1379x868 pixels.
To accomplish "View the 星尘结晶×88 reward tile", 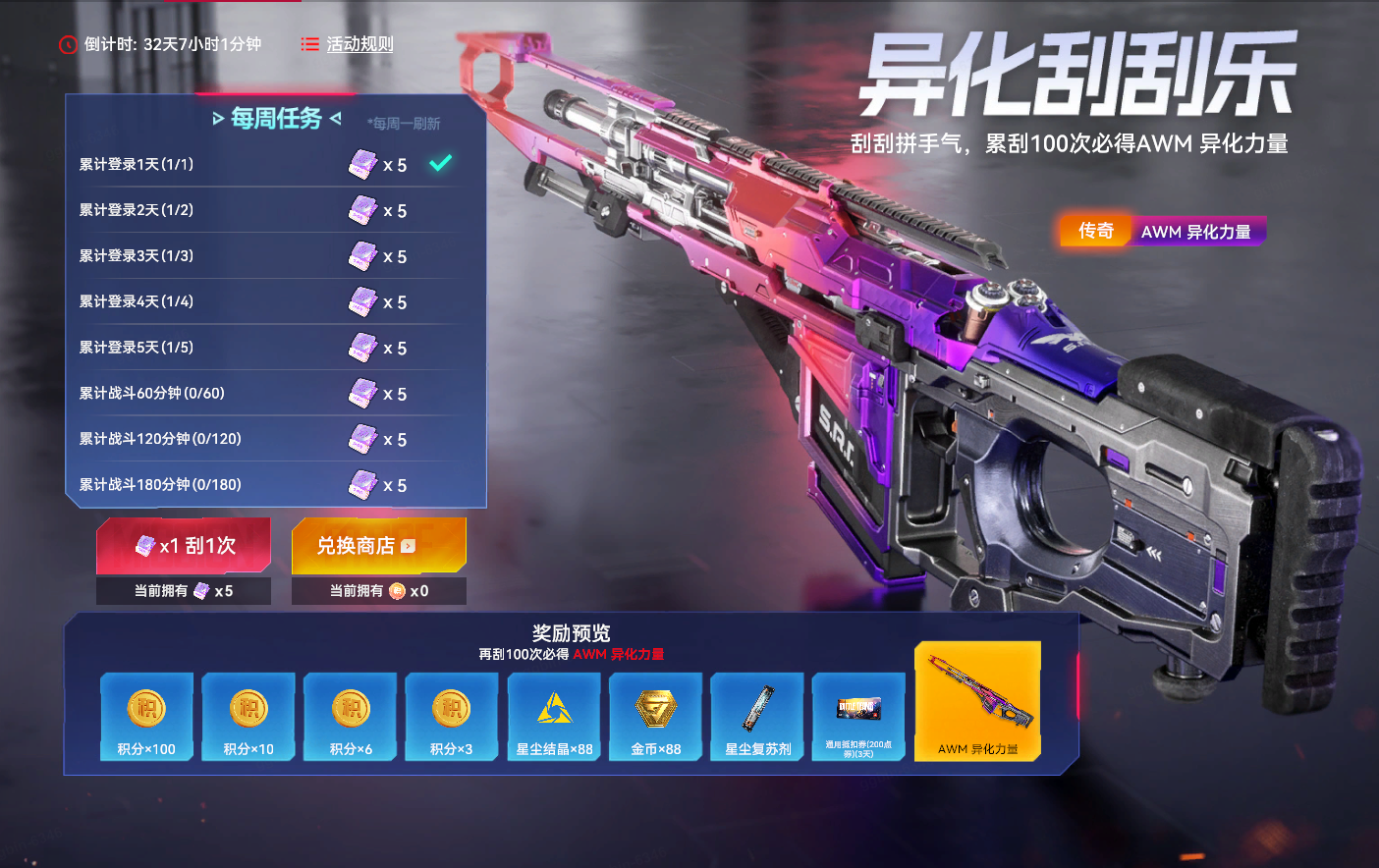I will click(554, 717).
